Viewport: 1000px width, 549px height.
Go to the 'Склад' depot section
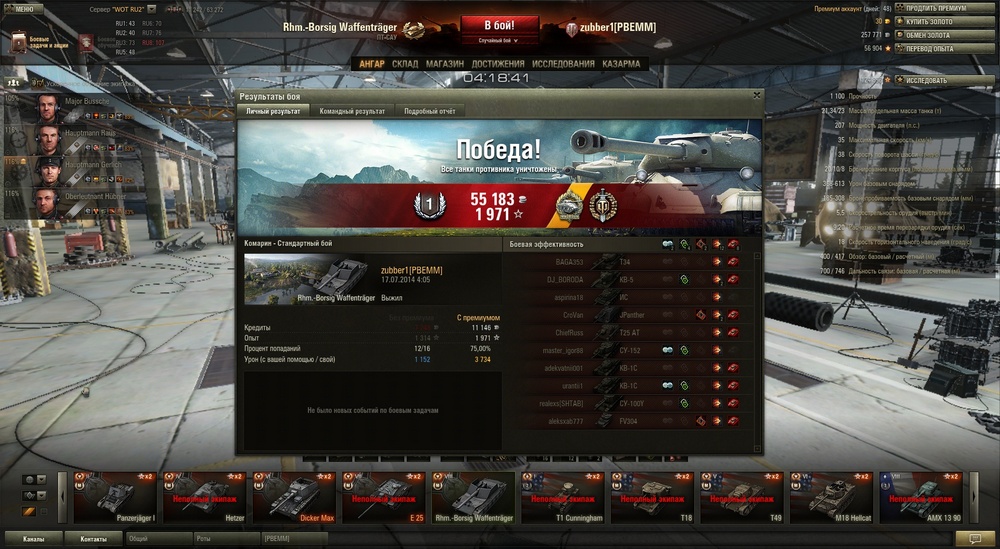pos(405,64)
